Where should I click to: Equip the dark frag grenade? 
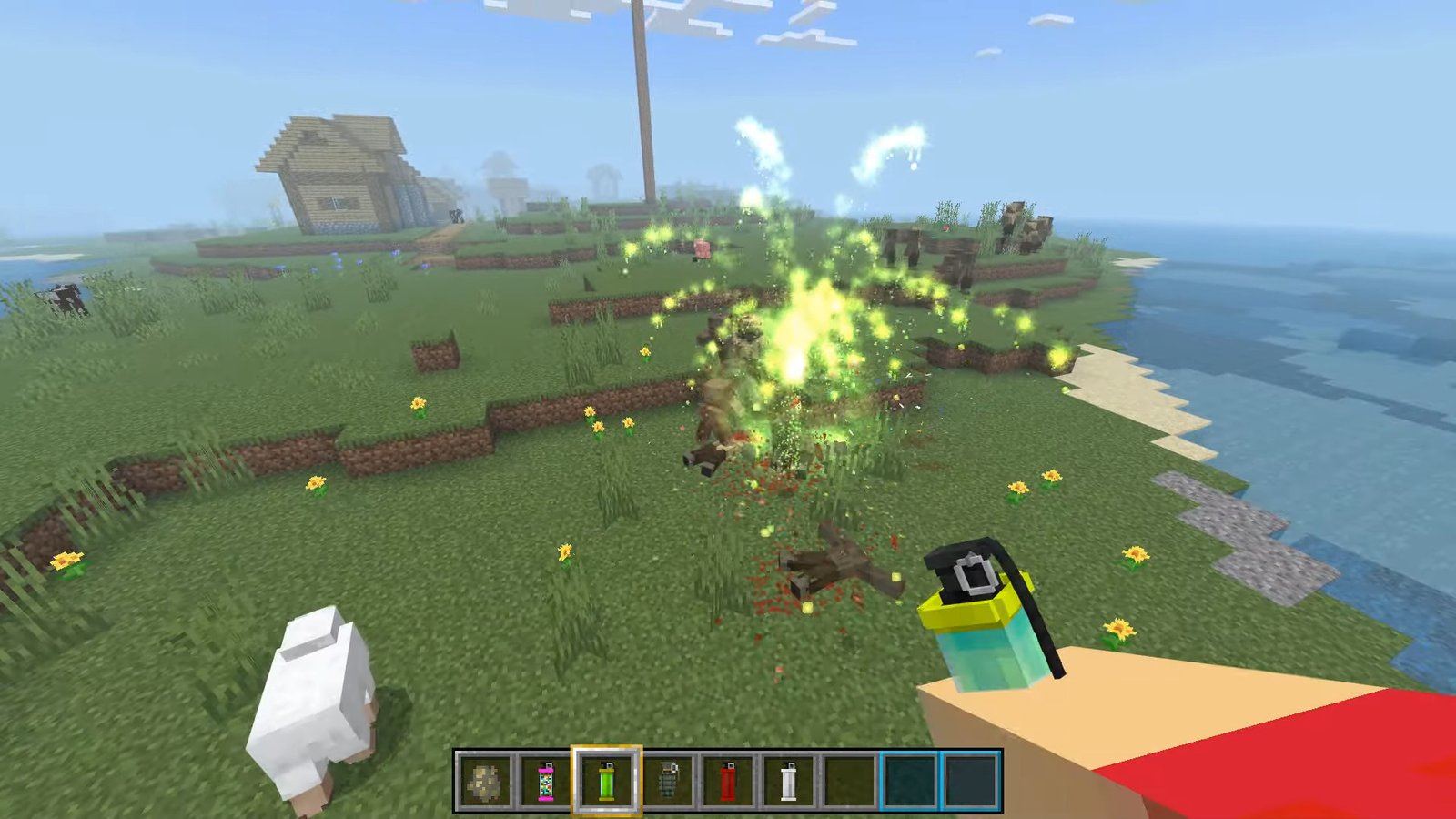pos(667,782)
